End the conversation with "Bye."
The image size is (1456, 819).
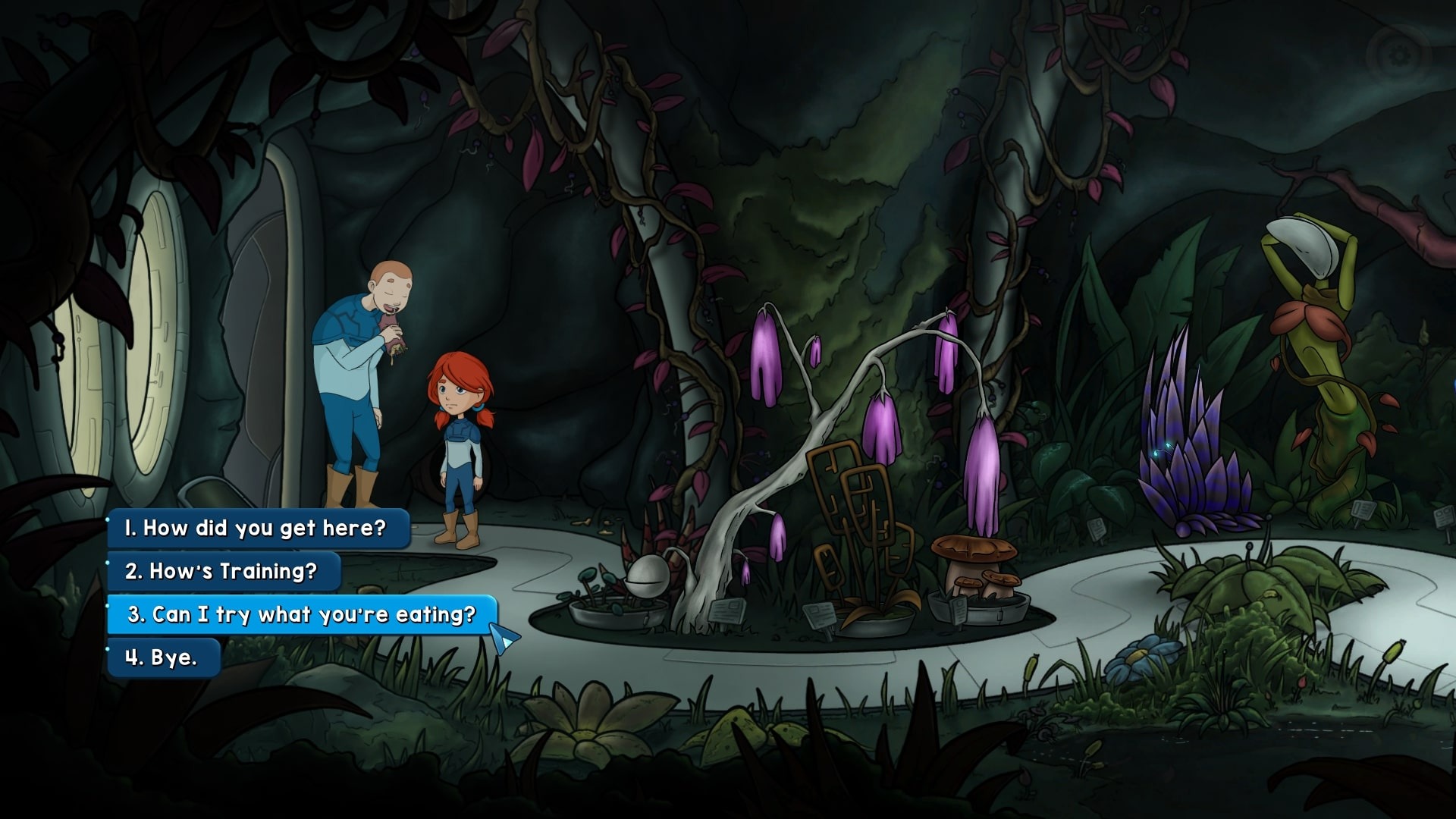(x=163, y=657)
